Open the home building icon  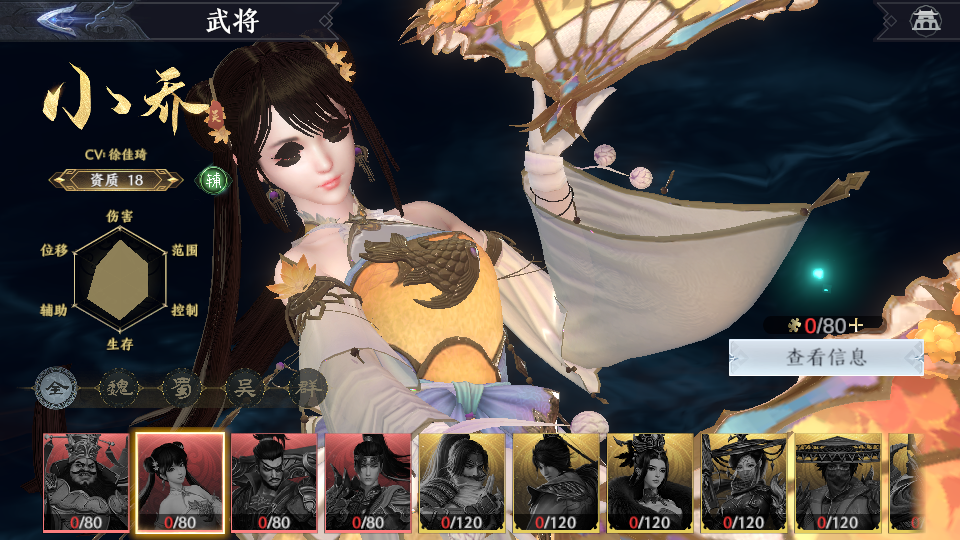click(921, 19)
